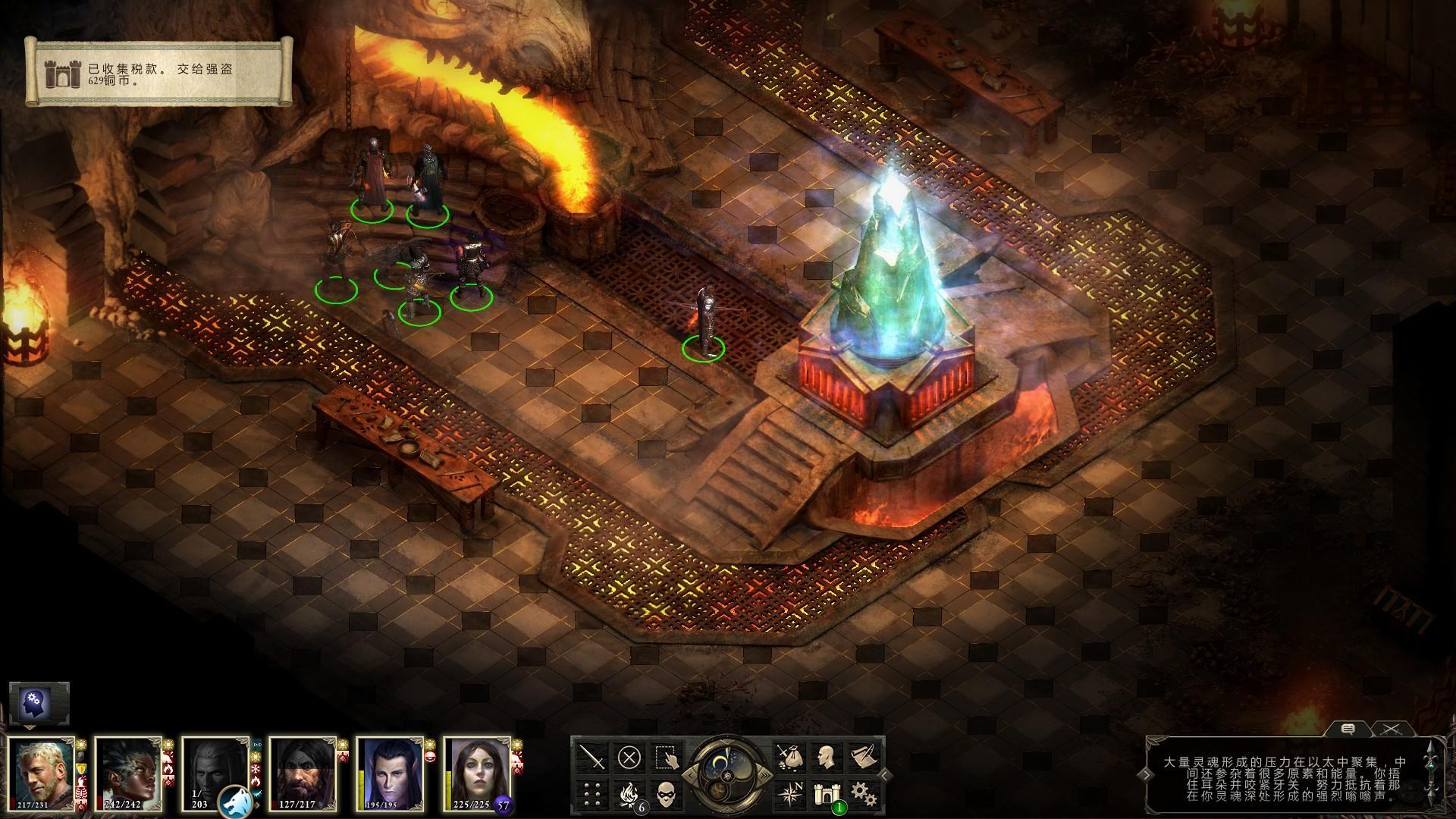The width and height of the screenshot is (1456, 819).
Task: Select the blond bearded man's portrait
Action: [40, 775]
